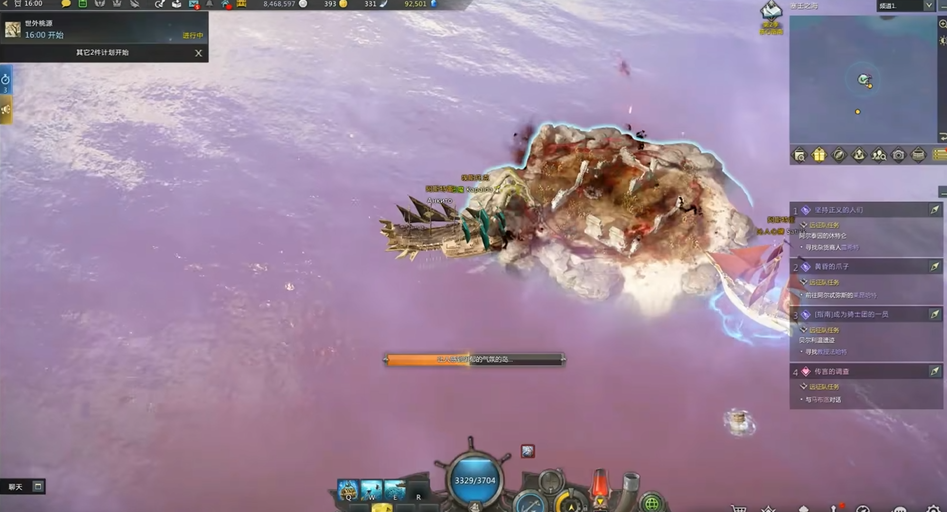The height and width of the screenshot is (512, 947).
Task: Open the 世外桃源 event notification
Action: tap(100, 28)
